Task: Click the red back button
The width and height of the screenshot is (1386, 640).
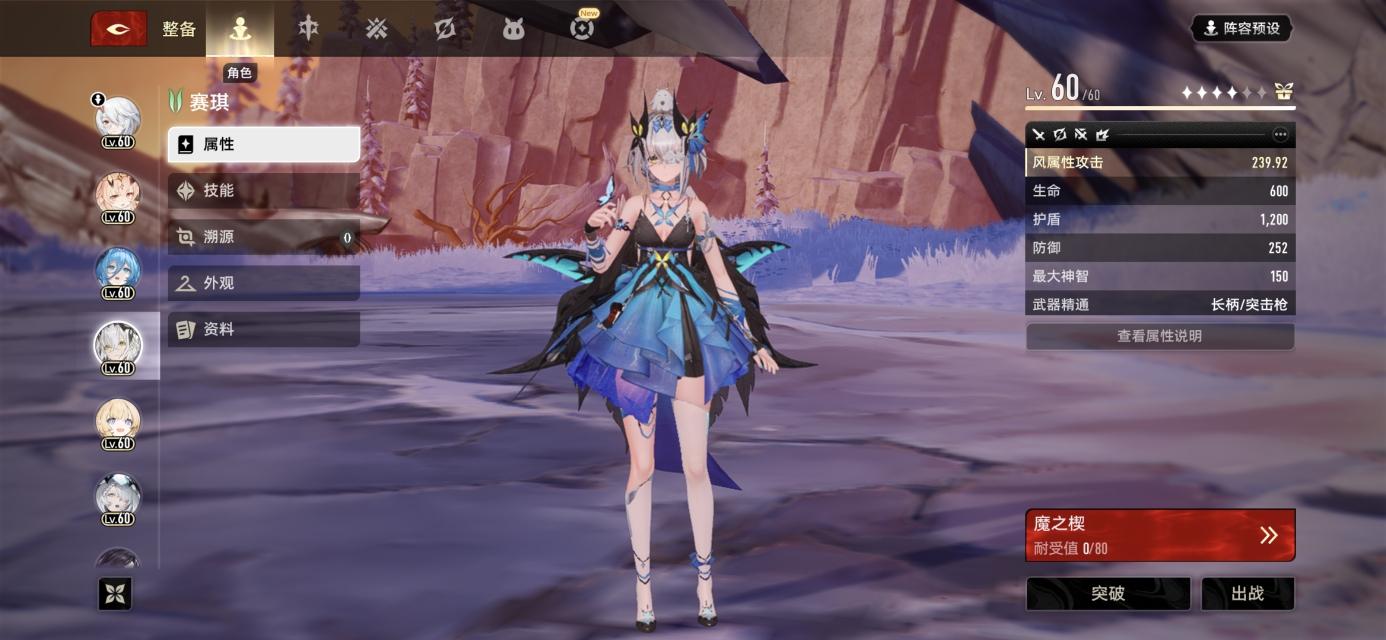Action: coord(119,29)
